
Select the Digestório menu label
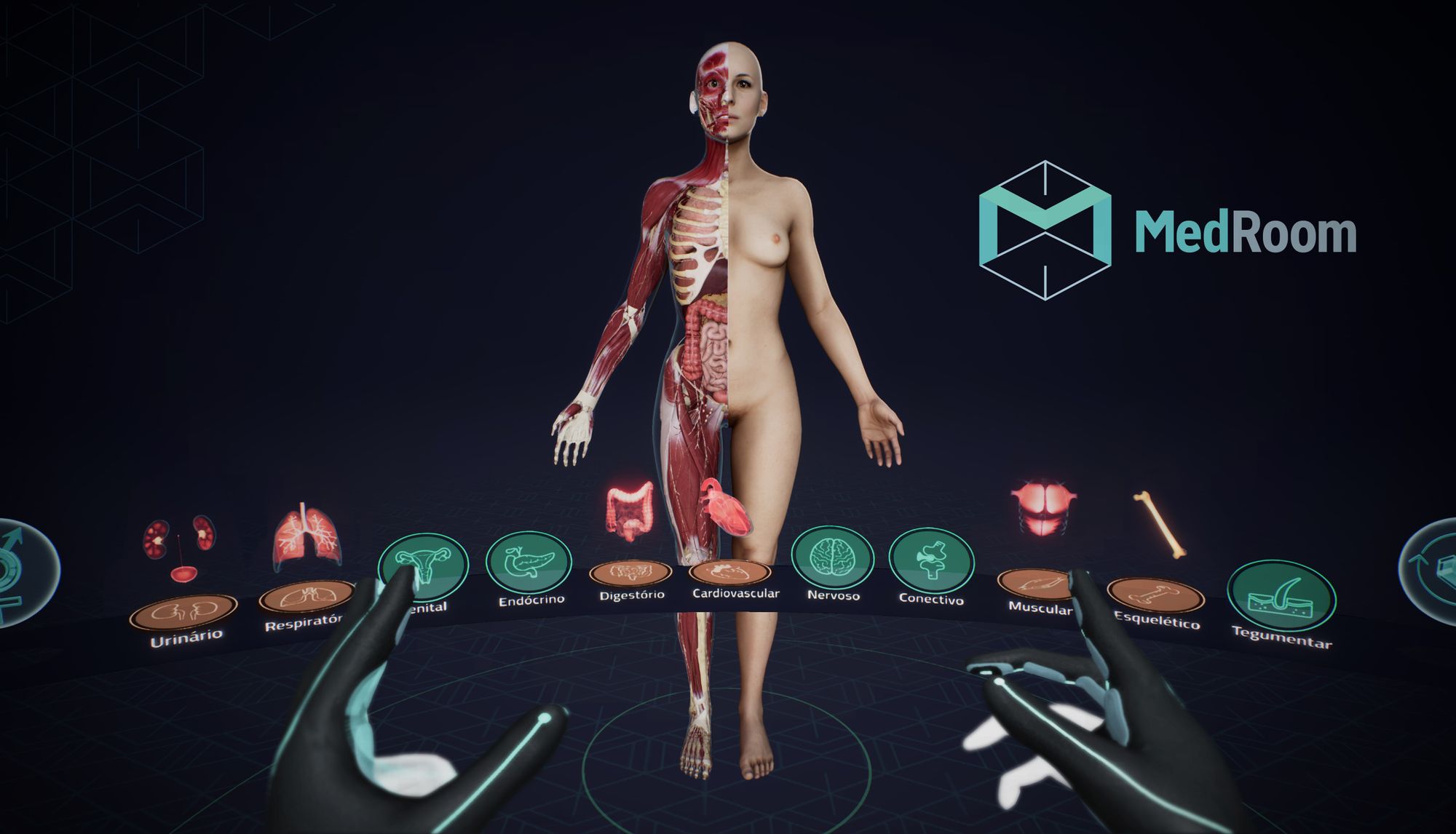(x=631, y=595)
